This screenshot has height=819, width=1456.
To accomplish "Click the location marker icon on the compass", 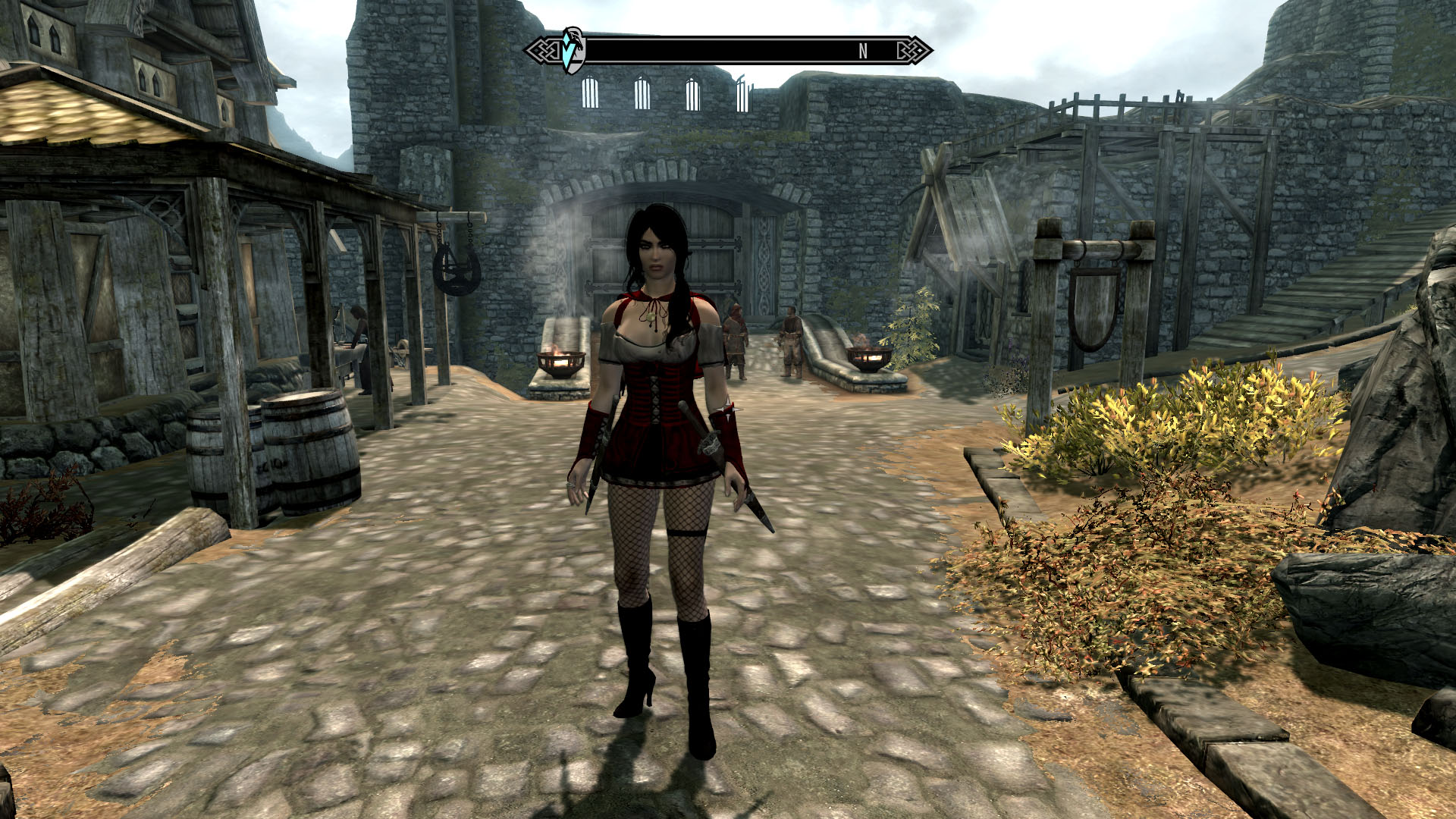I will (x=573, y=50).
